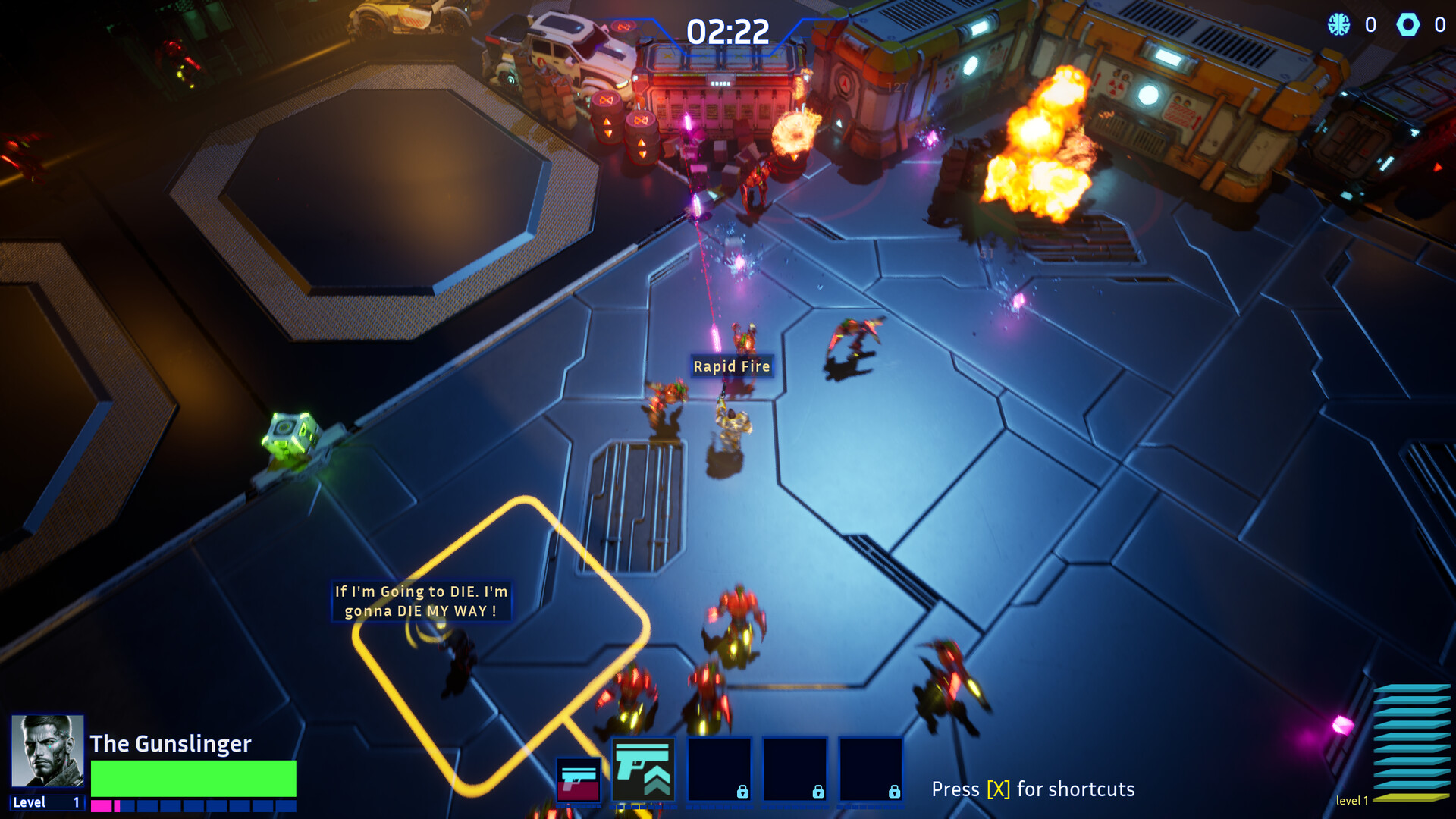Click the hexagon nut currency icon
Image resolution: width=1456 pixels, height=819 pixels.
(1408, 24)
